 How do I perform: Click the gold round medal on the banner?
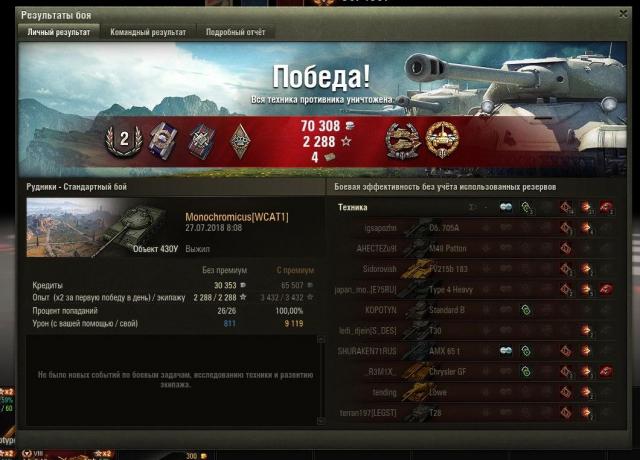pyautogui.click(x=442, y=138)
